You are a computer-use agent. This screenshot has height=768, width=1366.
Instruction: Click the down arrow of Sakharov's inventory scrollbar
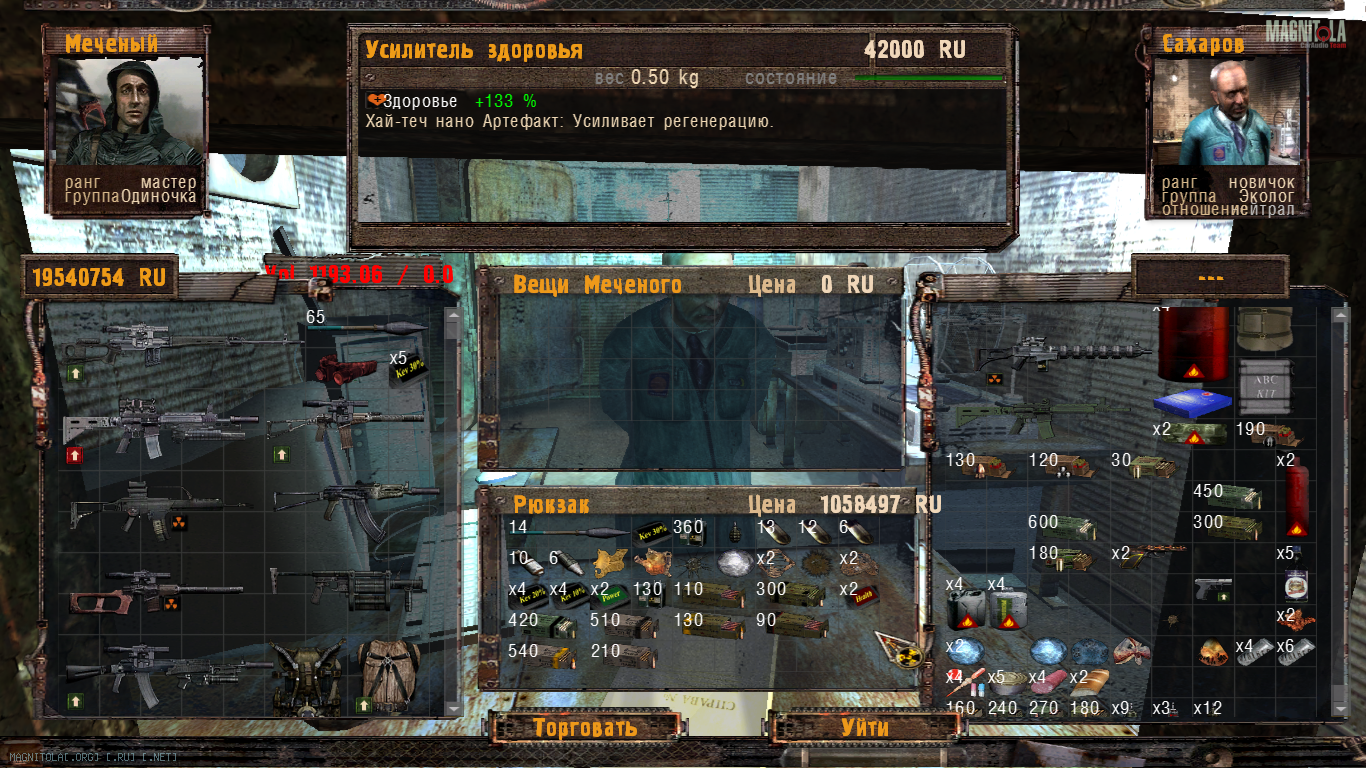point(1340,709)
